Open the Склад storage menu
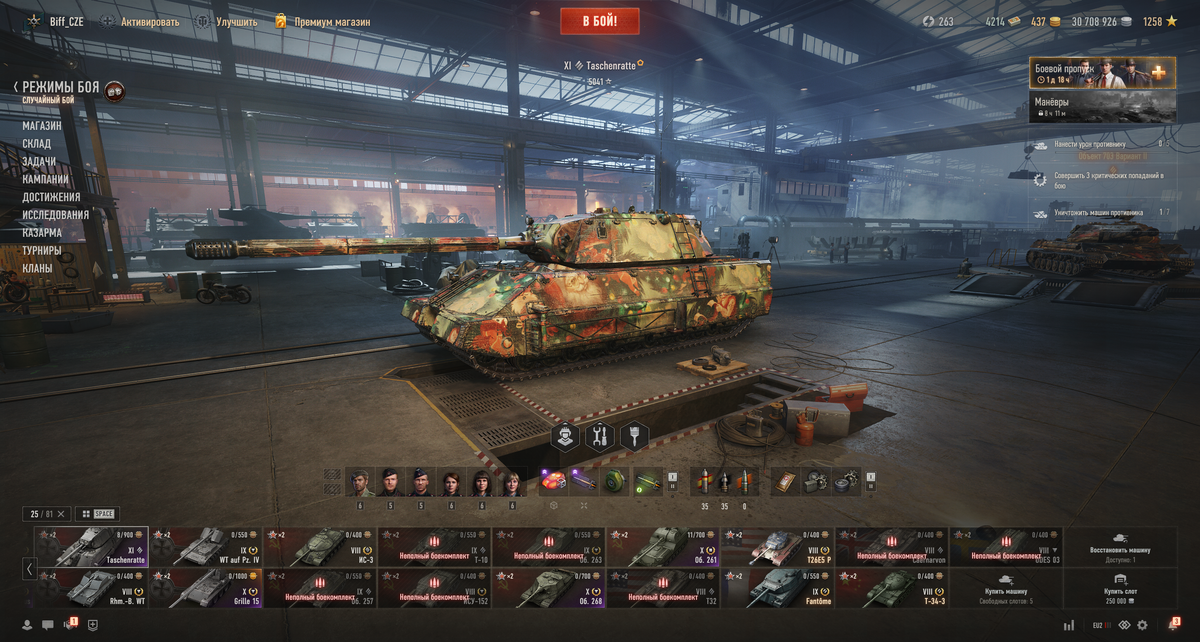The image size is (1200, 642). [x=37, y=144]
